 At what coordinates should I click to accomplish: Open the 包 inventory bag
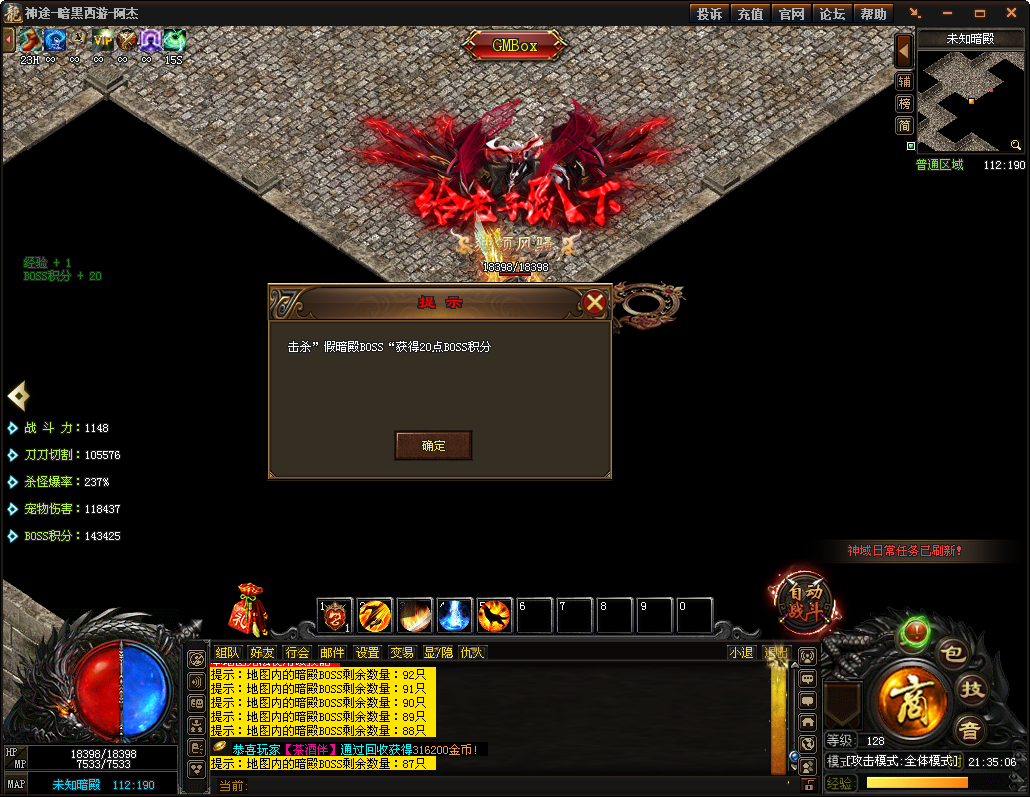click(x=954, y=654)
